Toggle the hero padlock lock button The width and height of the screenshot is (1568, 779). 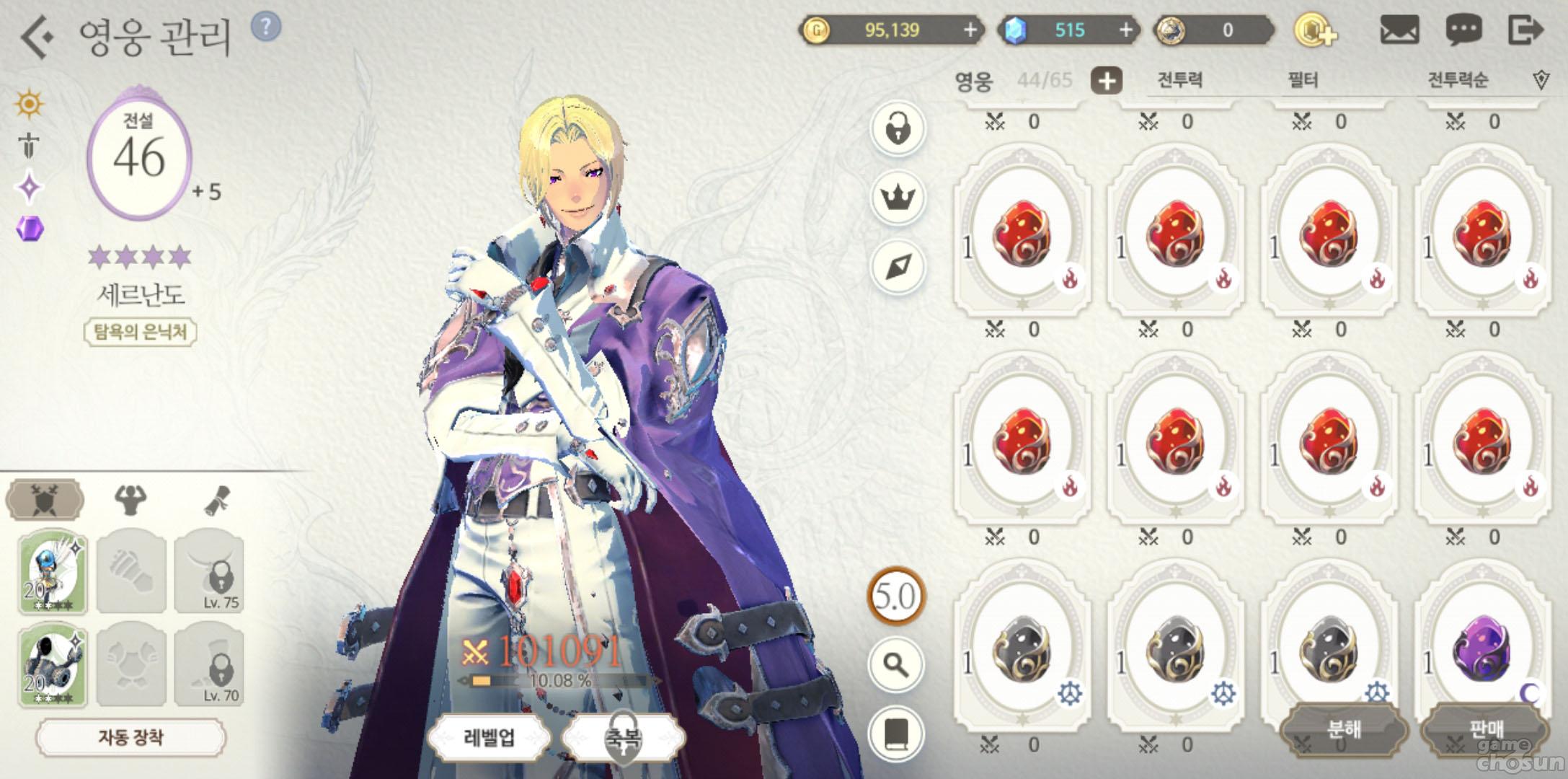tap(898, 130)
